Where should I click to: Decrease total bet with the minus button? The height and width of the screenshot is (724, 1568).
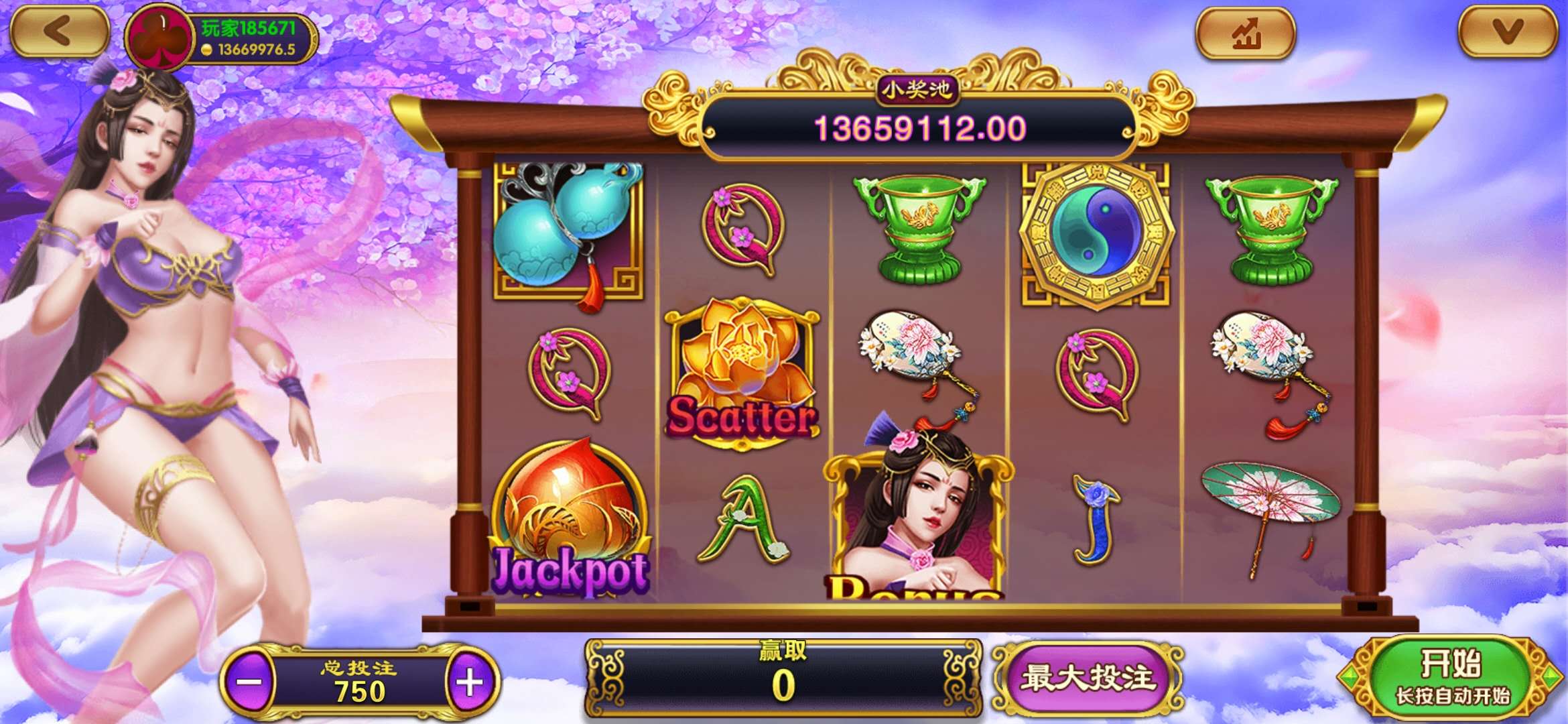[x=249, y=682]
